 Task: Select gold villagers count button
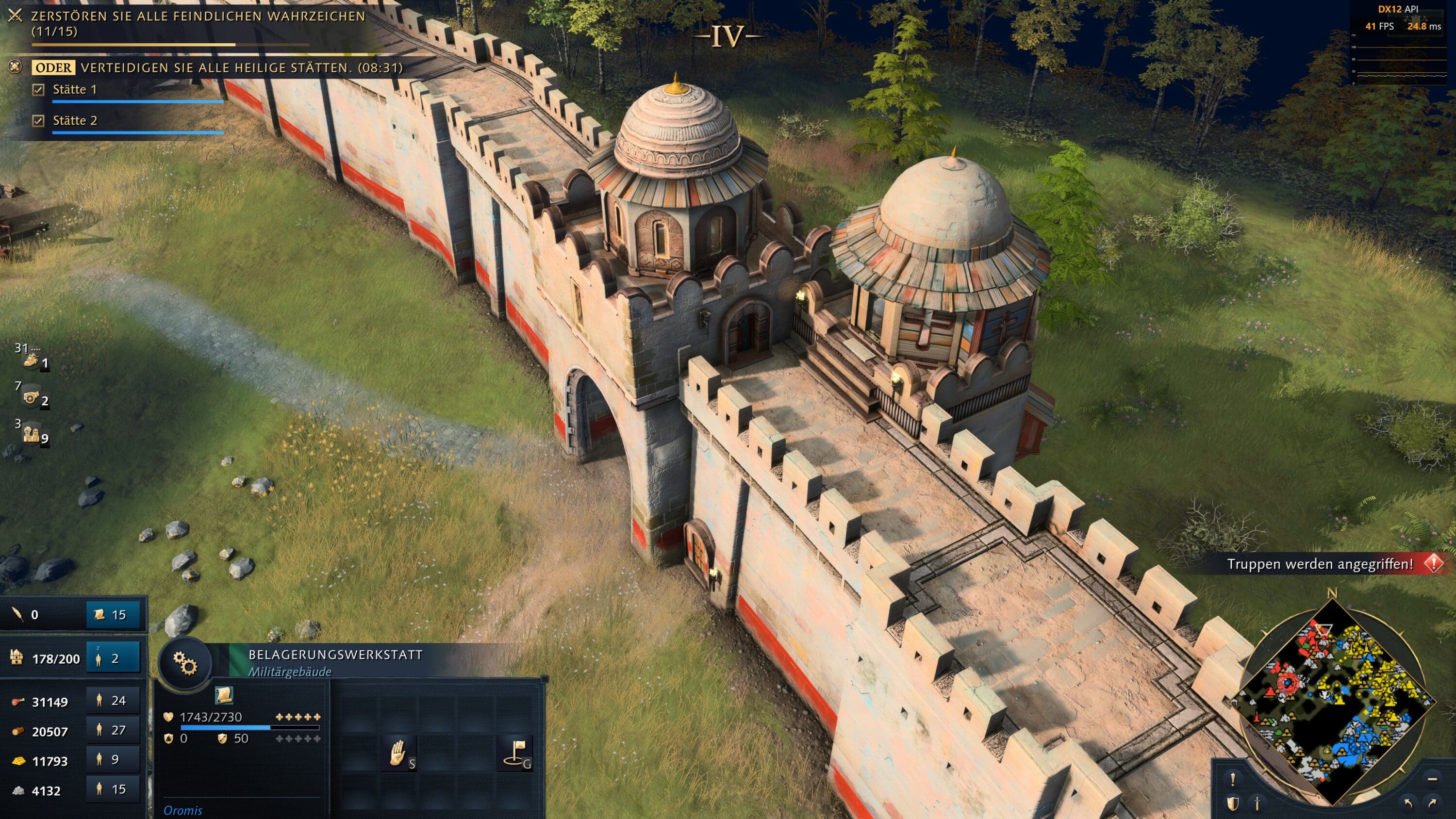point(113,760)
